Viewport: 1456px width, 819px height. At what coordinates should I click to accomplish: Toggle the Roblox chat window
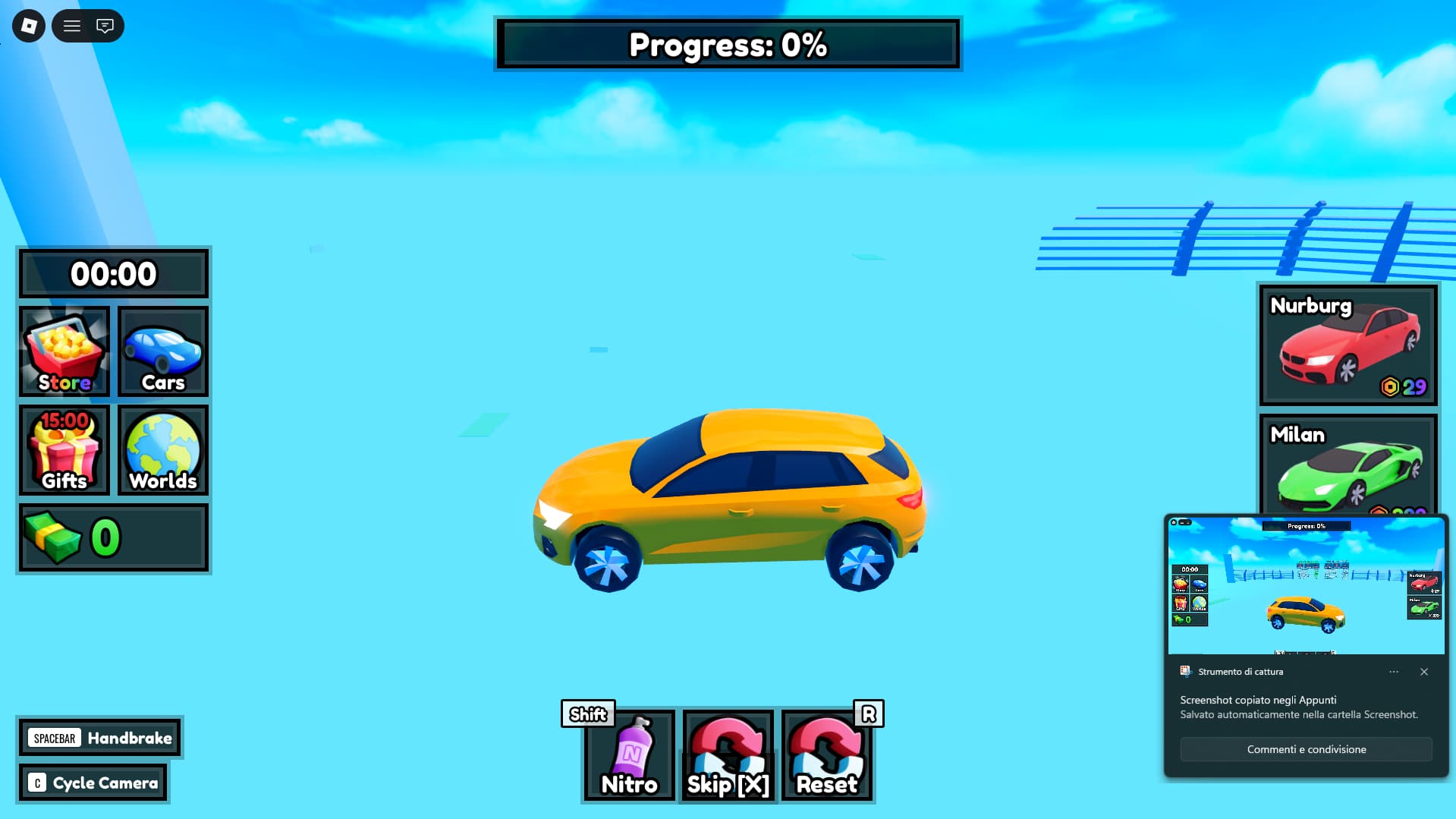105,26
